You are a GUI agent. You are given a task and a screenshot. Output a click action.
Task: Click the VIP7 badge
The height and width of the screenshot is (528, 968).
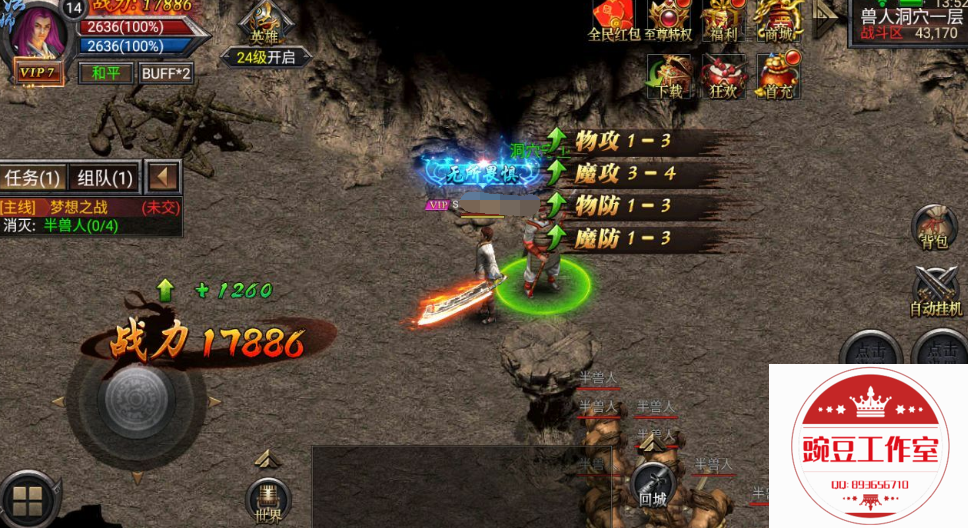(x=36, y=73)
